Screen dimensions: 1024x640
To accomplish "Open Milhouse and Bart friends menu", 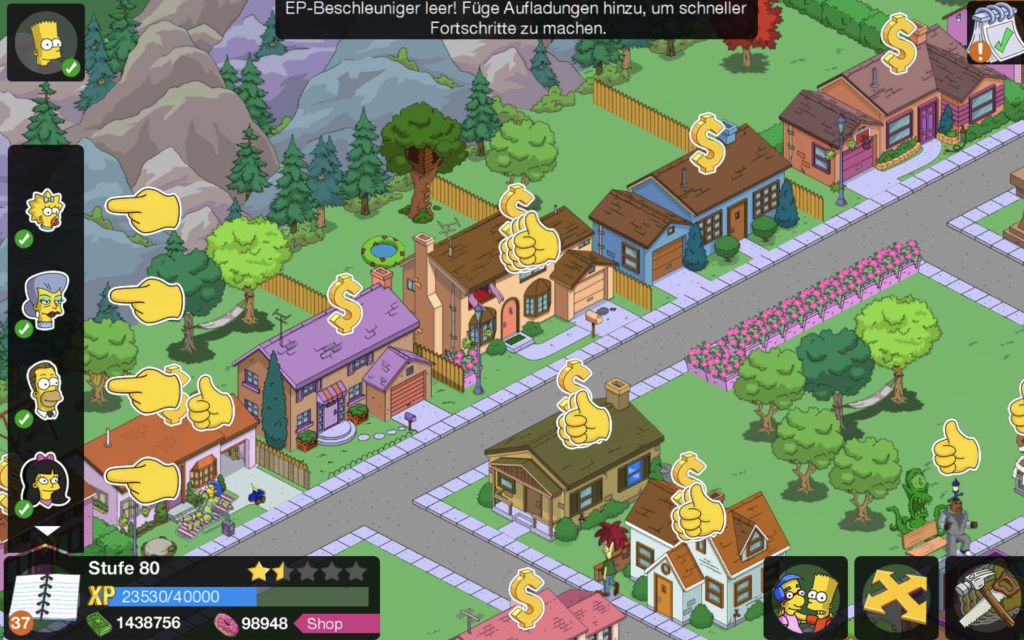I will click(805, 598).
